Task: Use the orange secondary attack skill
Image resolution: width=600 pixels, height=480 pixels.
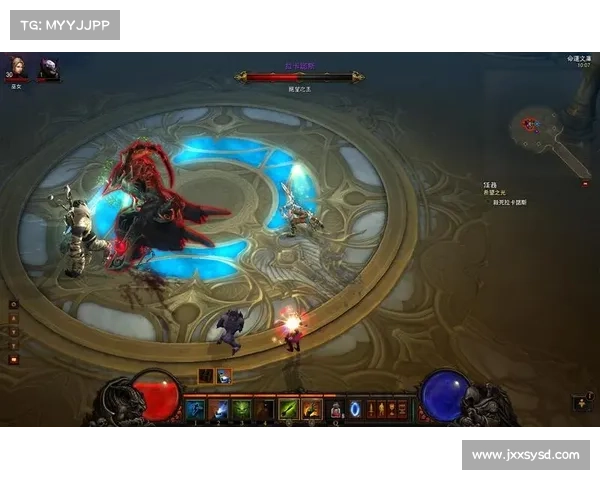Action: [312, 409]
